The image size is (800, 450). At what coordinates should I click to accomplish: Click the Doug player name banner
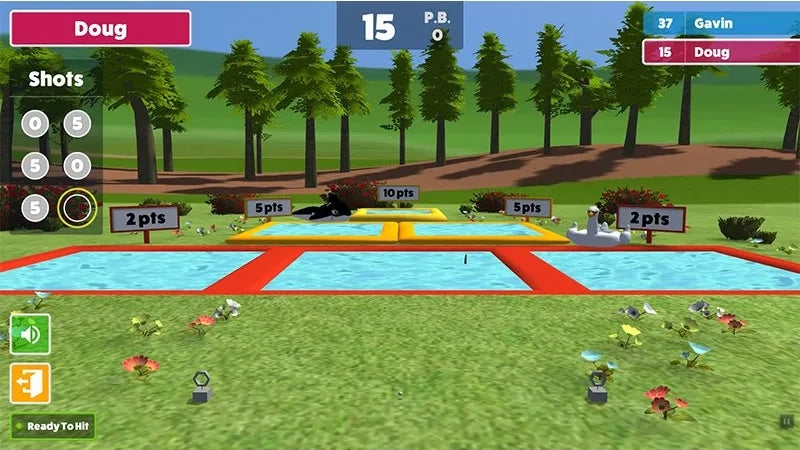tap(101, 28)
